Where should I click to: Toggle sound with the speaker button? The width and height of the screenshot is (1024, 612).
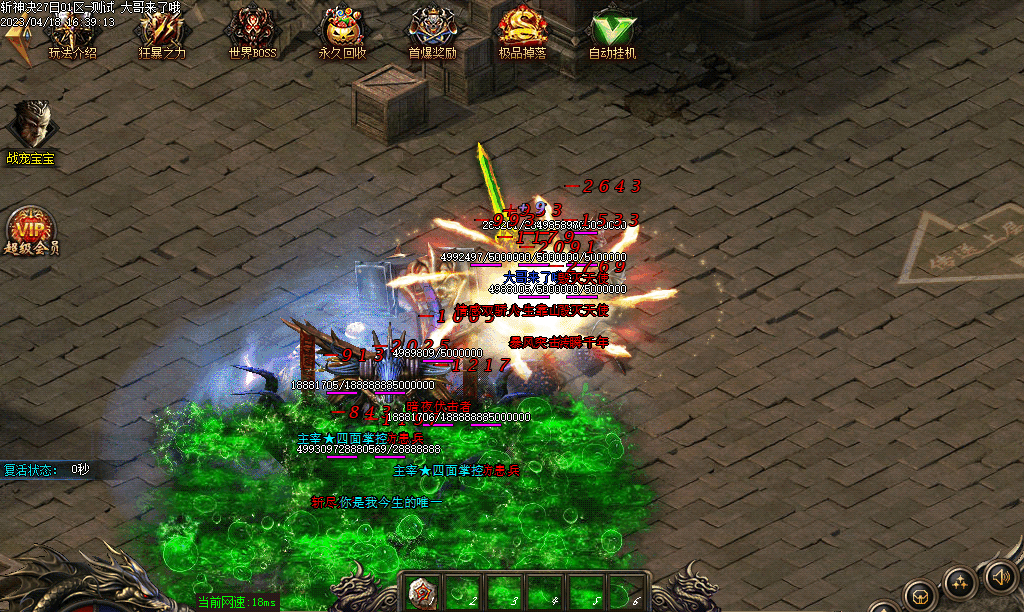point(1000,575)
